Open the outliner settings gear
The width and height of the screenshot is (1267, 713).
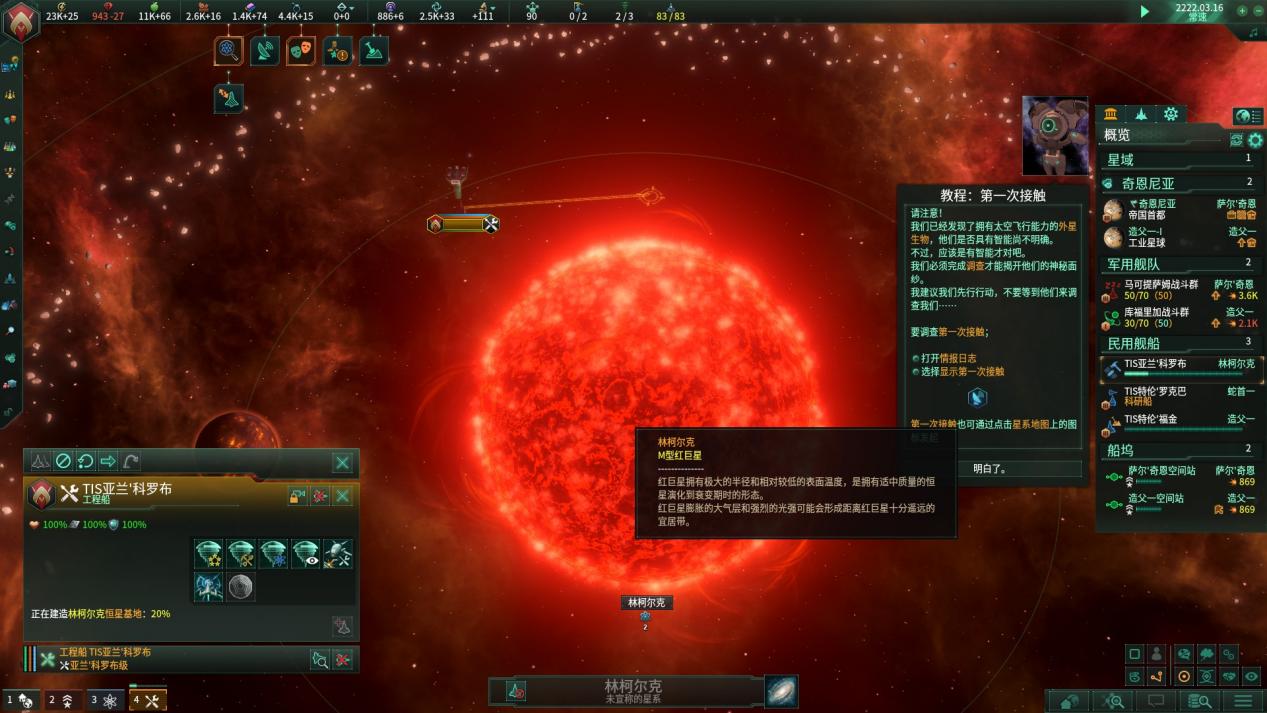tap(1255, 141)
